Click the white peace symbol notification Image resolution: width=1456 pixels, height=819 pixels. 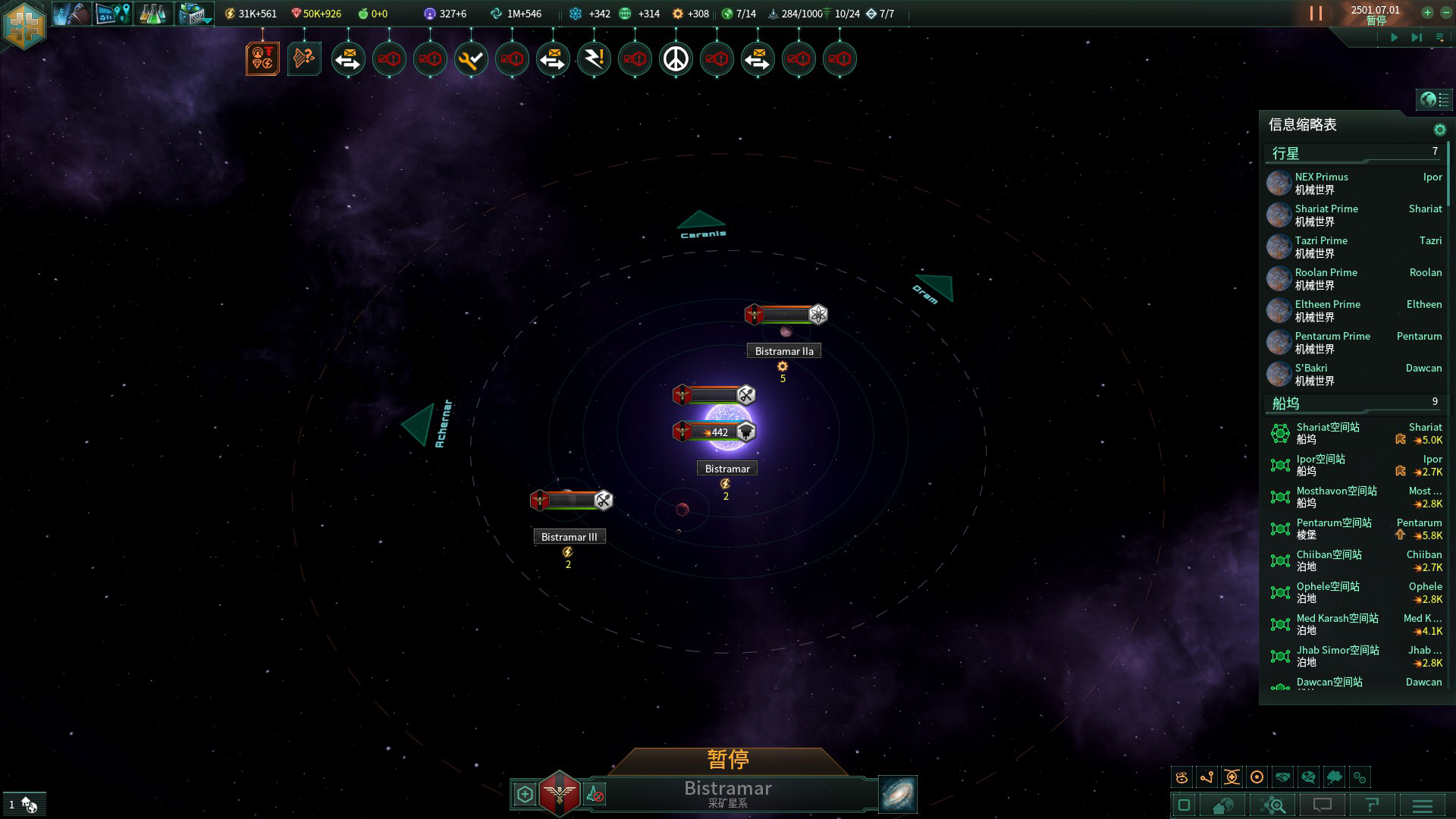pos(676,59)
